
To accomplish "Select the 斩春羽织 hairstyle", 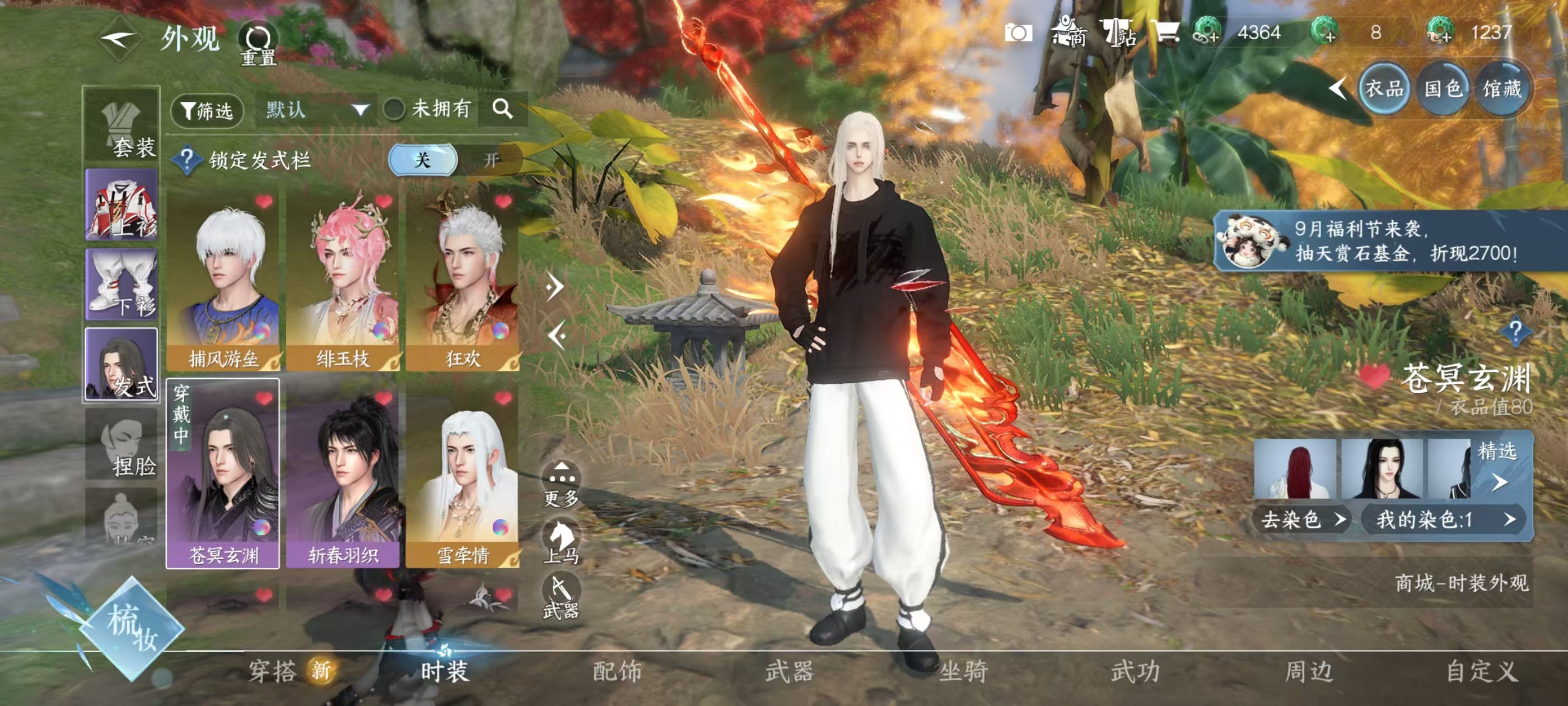I will pyautogui.click(x=343, y=475).
